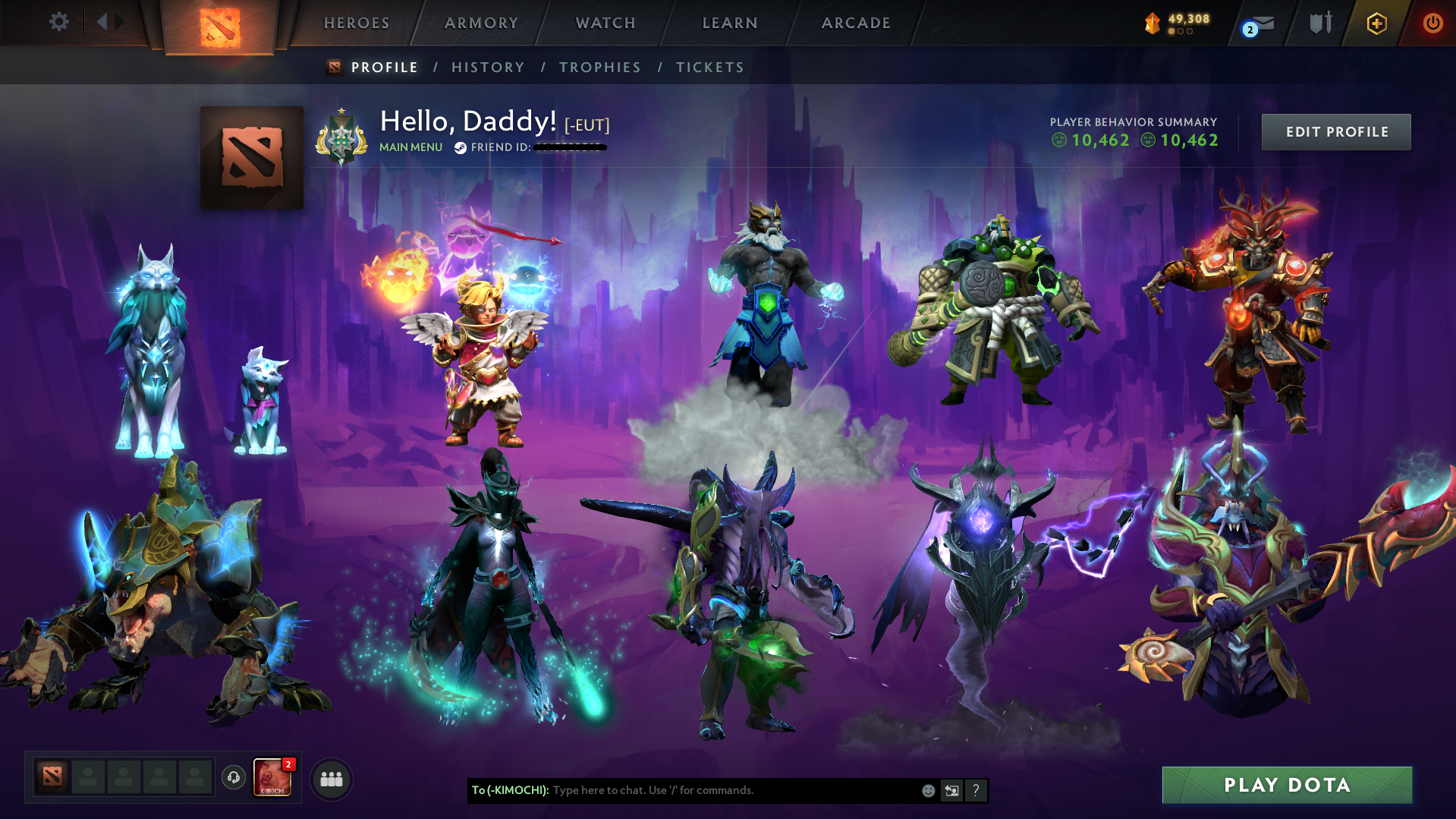Click the Dota 2 logo dashboard tab

(x=220, y=29)
